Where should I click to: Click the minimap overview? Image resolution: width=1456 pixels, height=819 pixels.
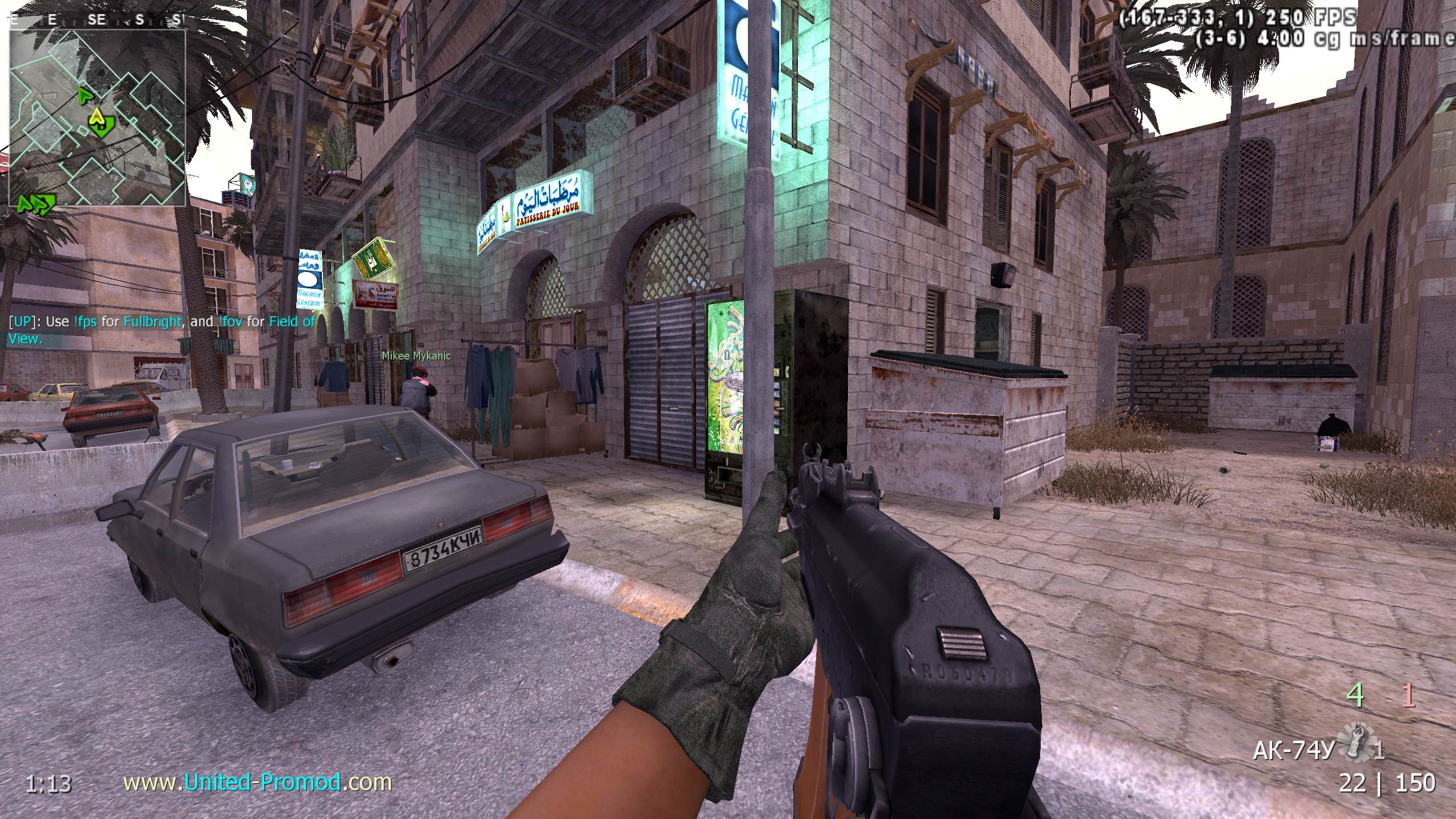coord(97,118)
